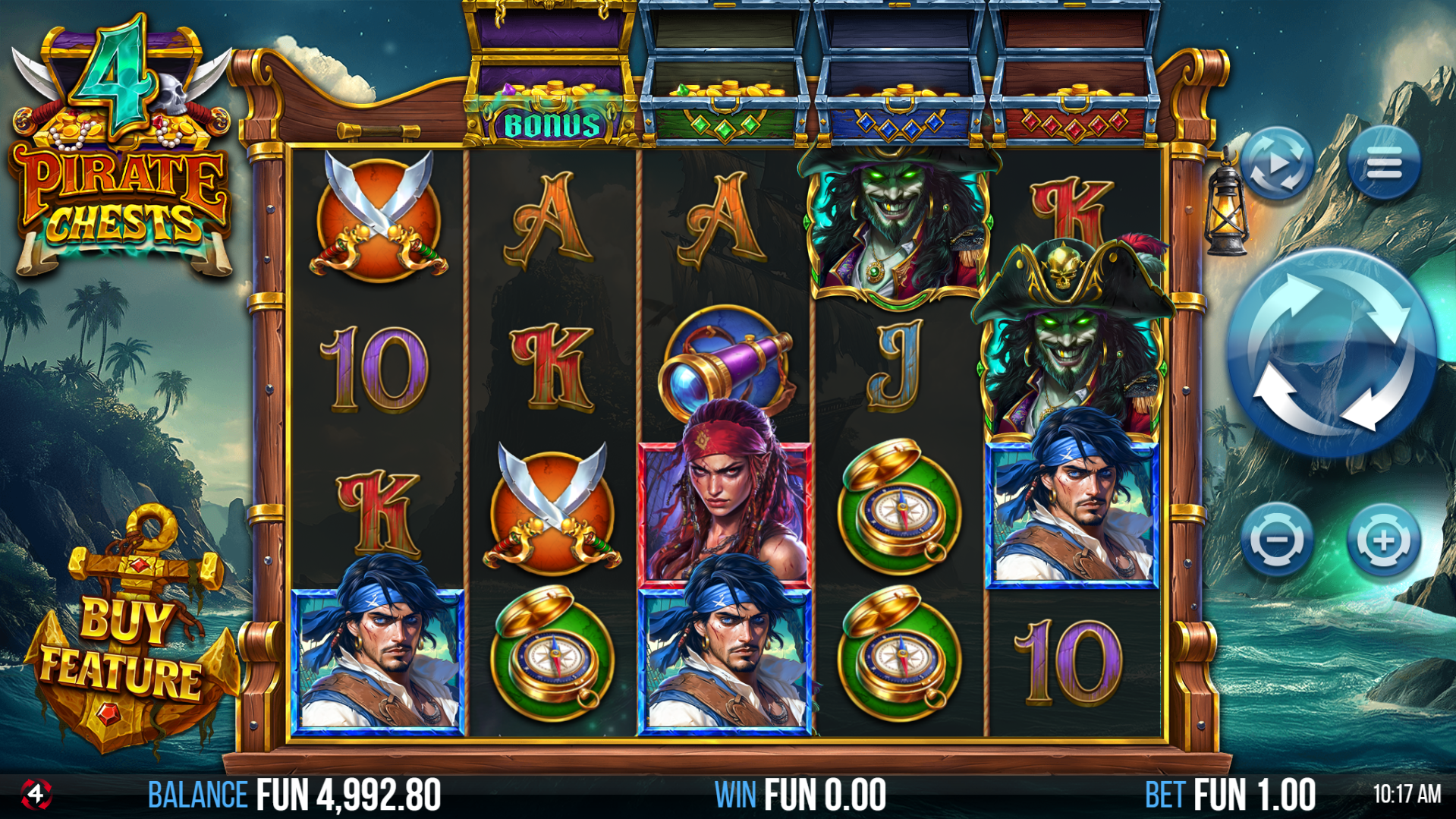The width and height of the screenshot is (1456, 819).
Task: Spin the reels with the large spin button
Action: [1331, 351]
